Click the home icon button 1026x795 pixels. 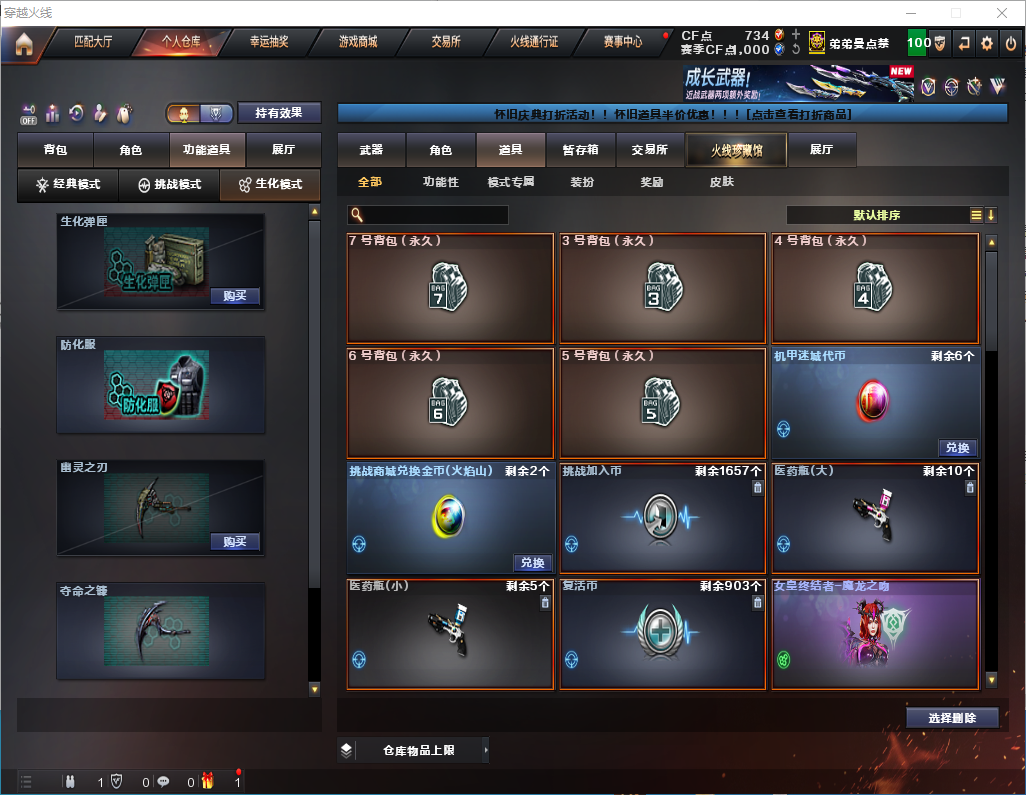point(24,44)
